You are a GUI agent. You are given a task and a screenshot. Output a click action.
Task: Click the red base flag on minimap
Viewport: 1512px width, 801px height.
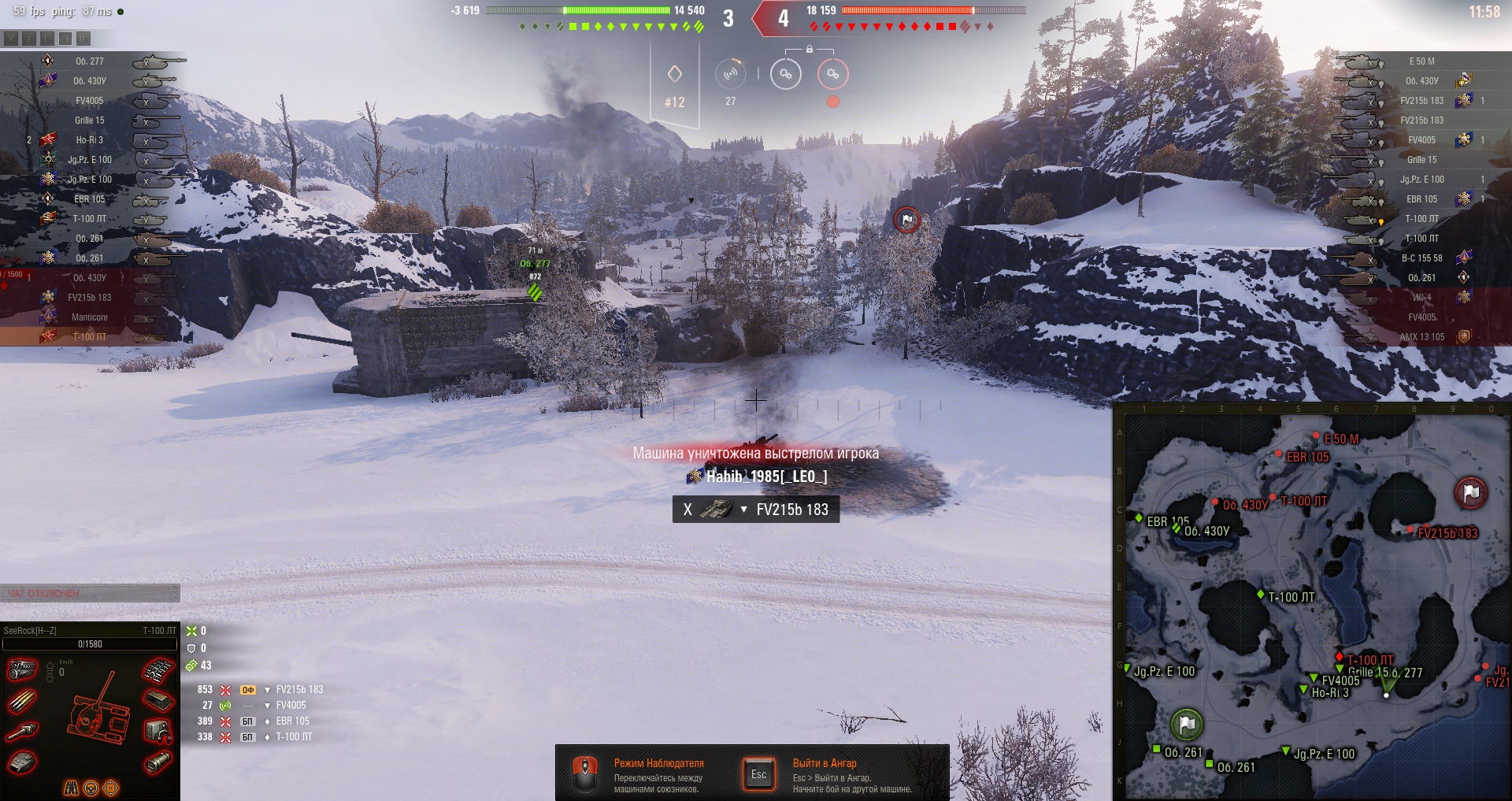click(x=1470, y=493)
